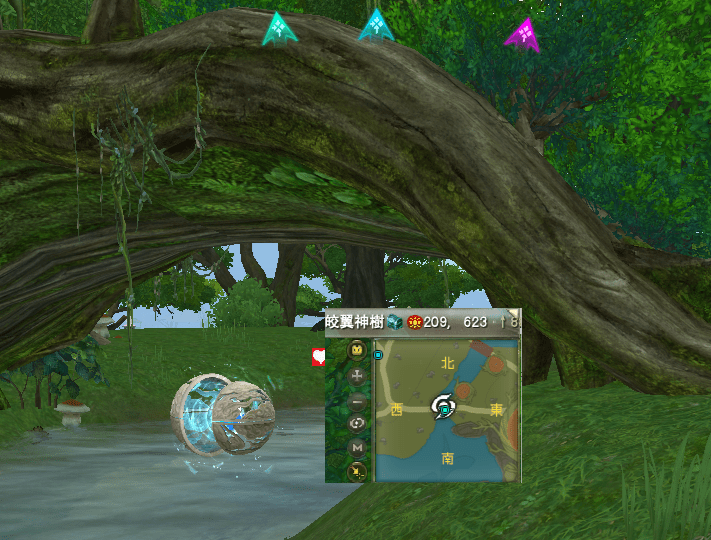
Task: Click the 北 north label area on the minimap
Action: 448,363
